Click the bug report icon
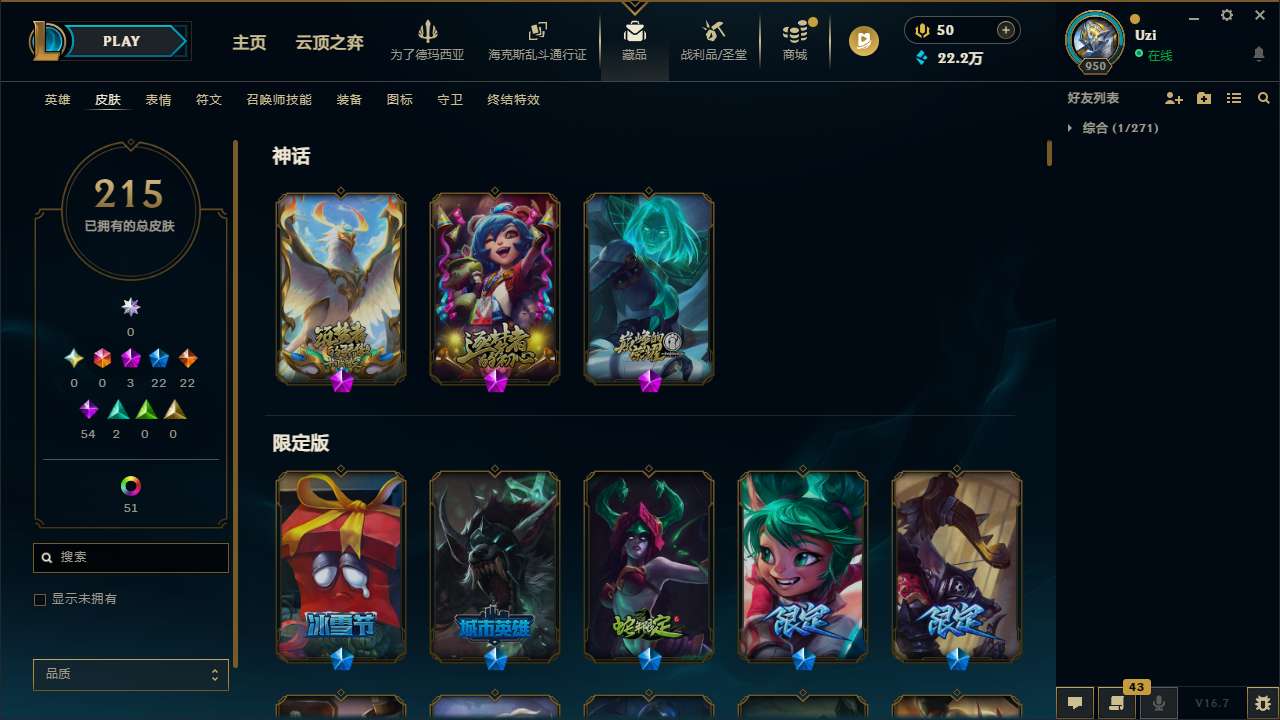Viewport: 1280px width, 720px height. [x=1259, y=702]
